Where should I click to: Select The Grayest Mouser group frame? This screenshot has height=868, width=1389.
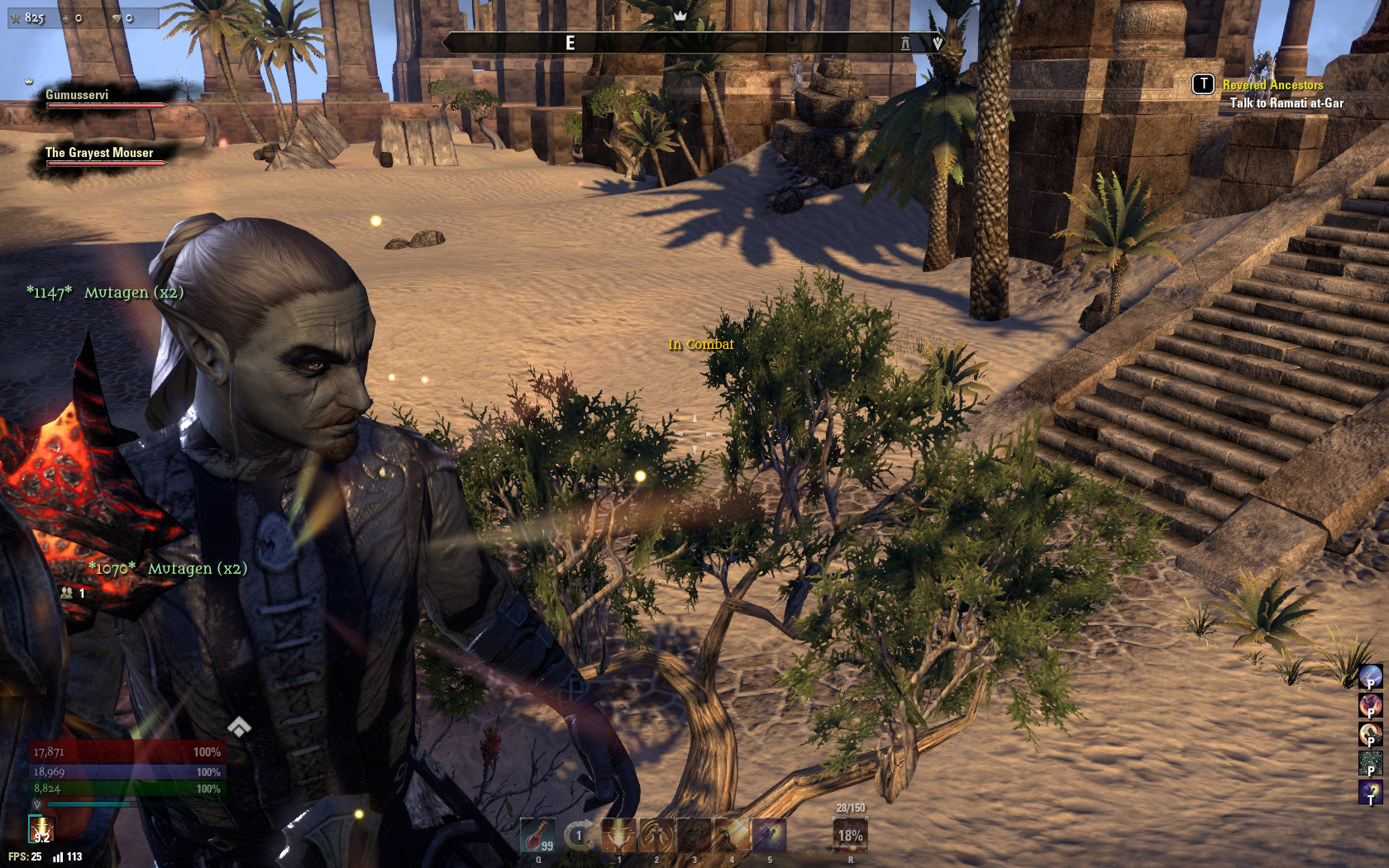[x=103, y=156]
